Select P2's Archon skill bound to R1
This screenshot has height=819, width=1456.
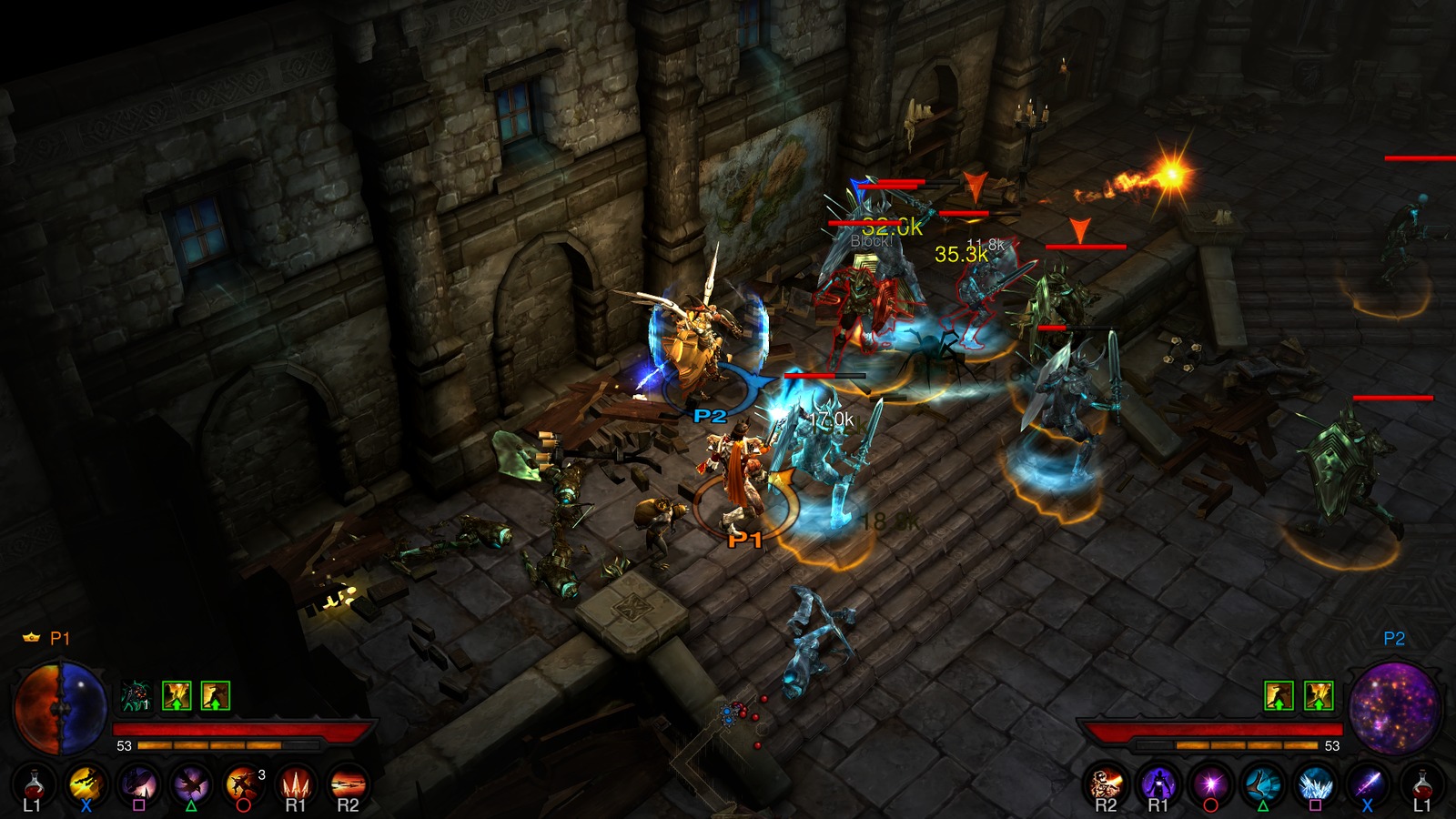click(x=1157, y=784)
